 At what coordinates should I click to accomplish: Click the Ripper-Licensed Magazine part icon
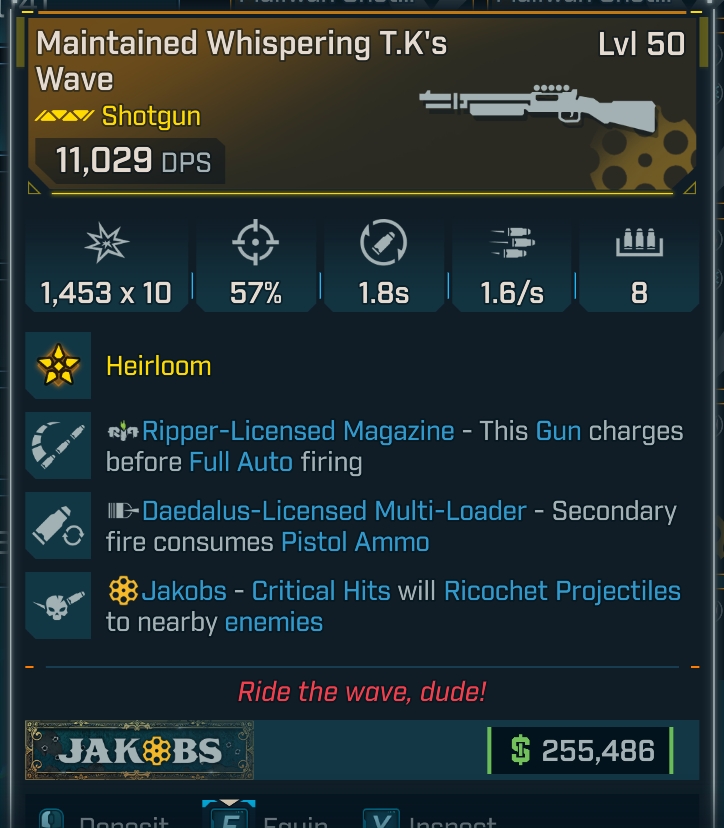[58, 446]
